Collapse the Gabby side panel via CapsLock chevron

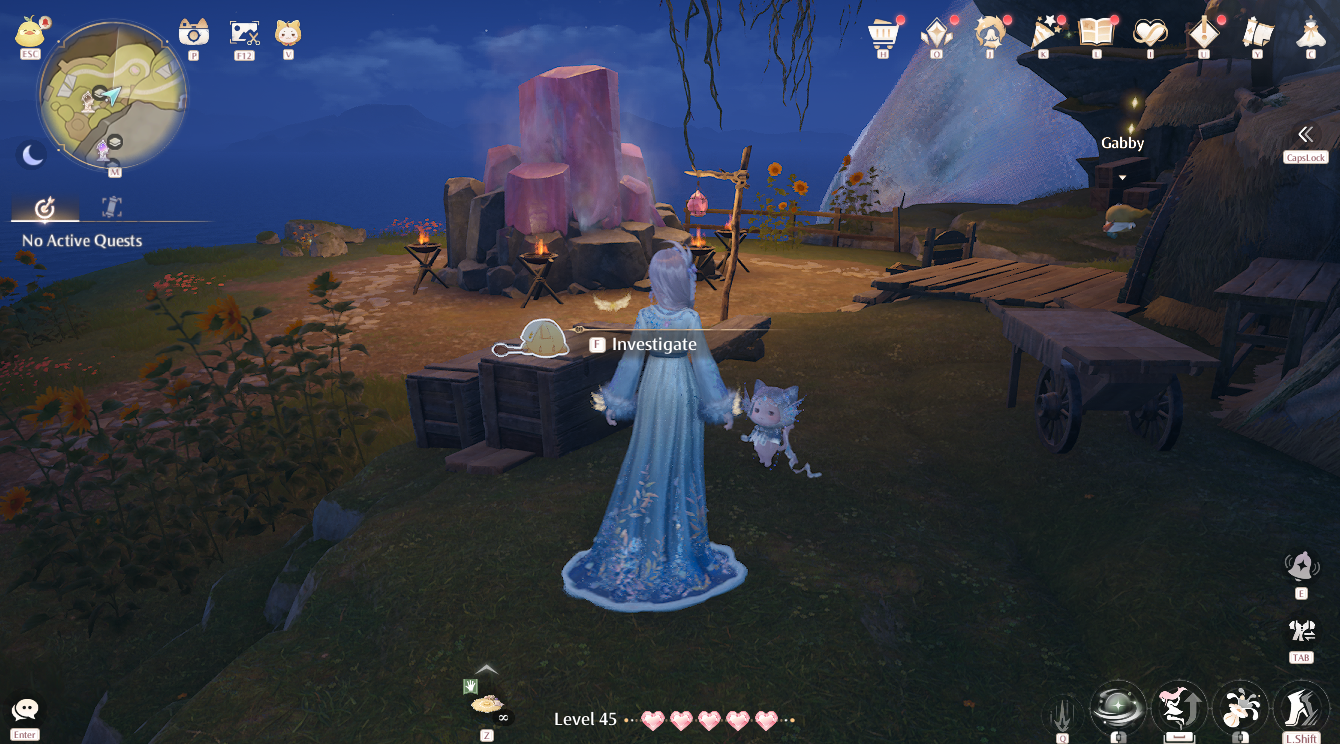1306,133
